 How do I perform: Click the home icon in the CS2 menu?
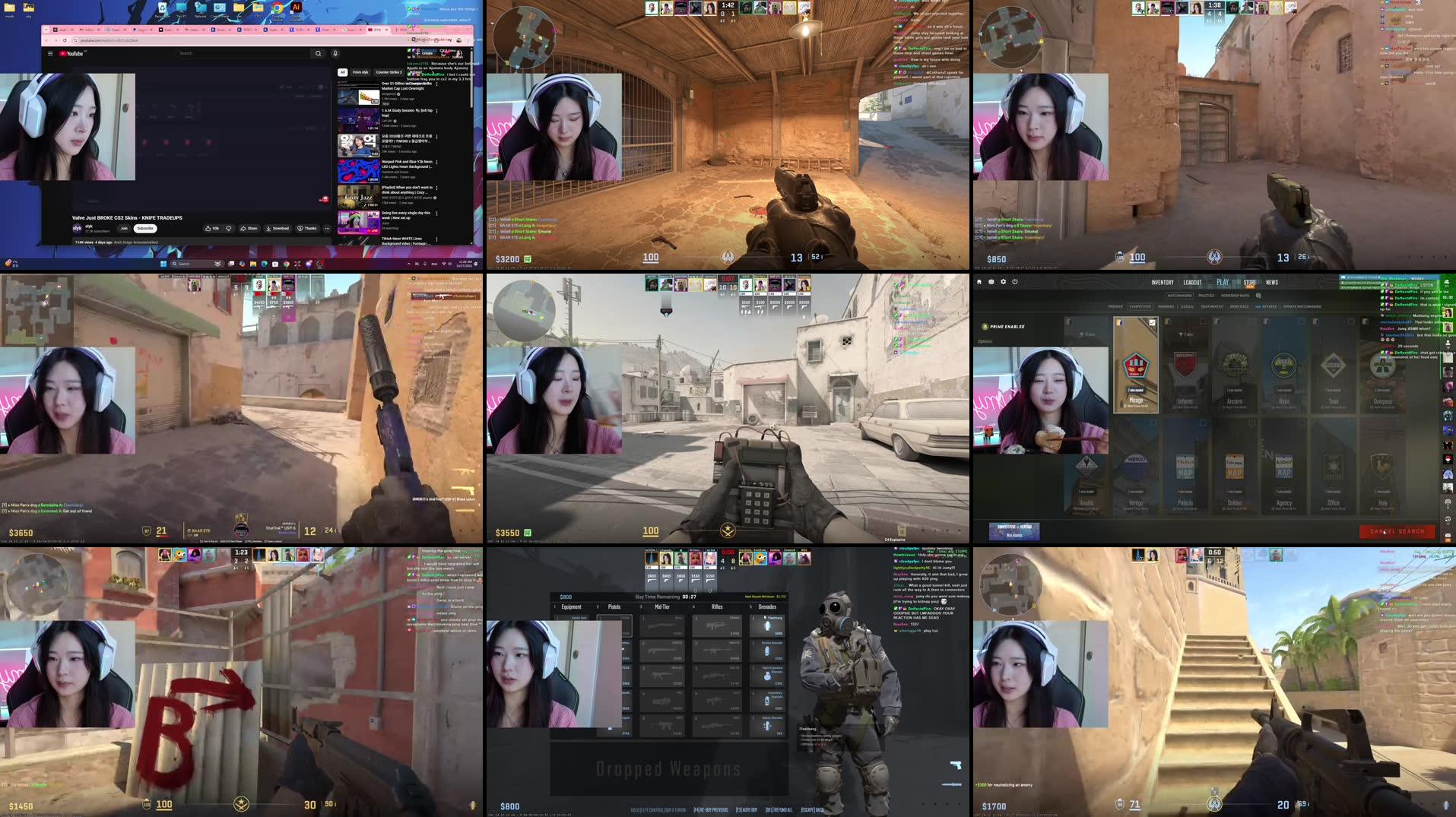point(980,282)
